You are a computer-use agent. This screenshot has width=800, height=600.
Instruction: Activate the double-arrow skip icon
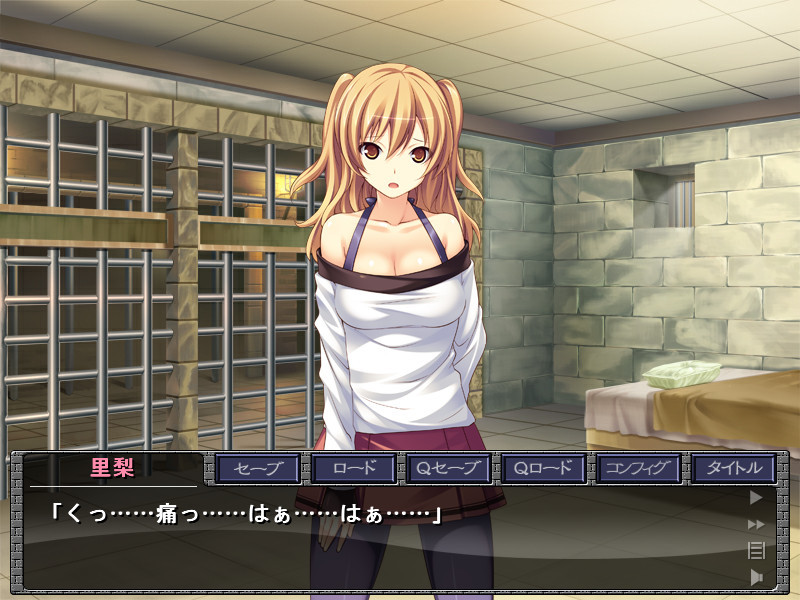[x=757, y=523]
